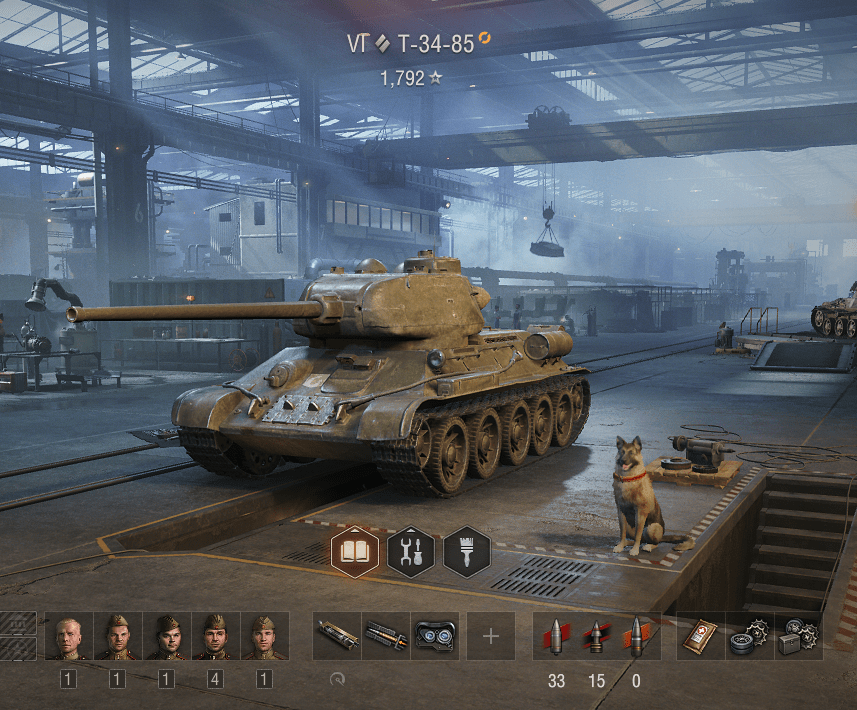Select the bareheaded blond crew member portrait
This screenshot has height=710, width=857.
click(x=69, y=636)
